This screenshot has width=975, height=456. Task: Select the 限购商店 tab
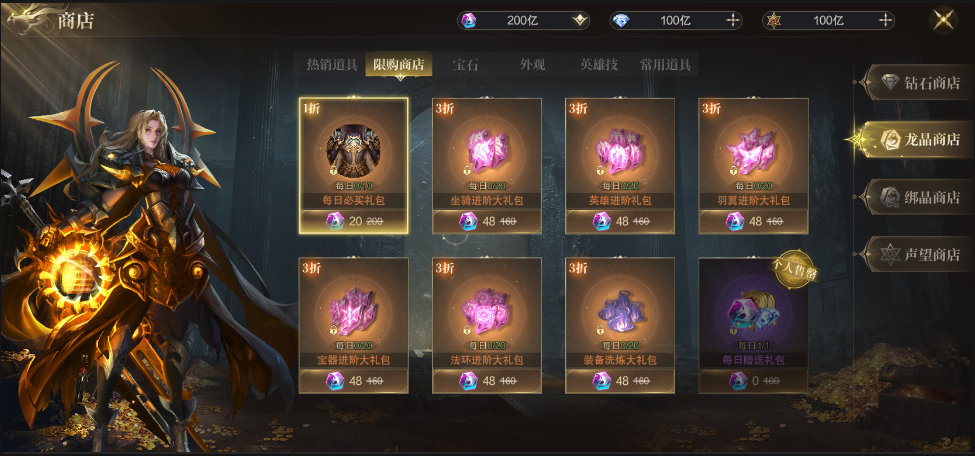pyautogui.click(x=399, y=65)
